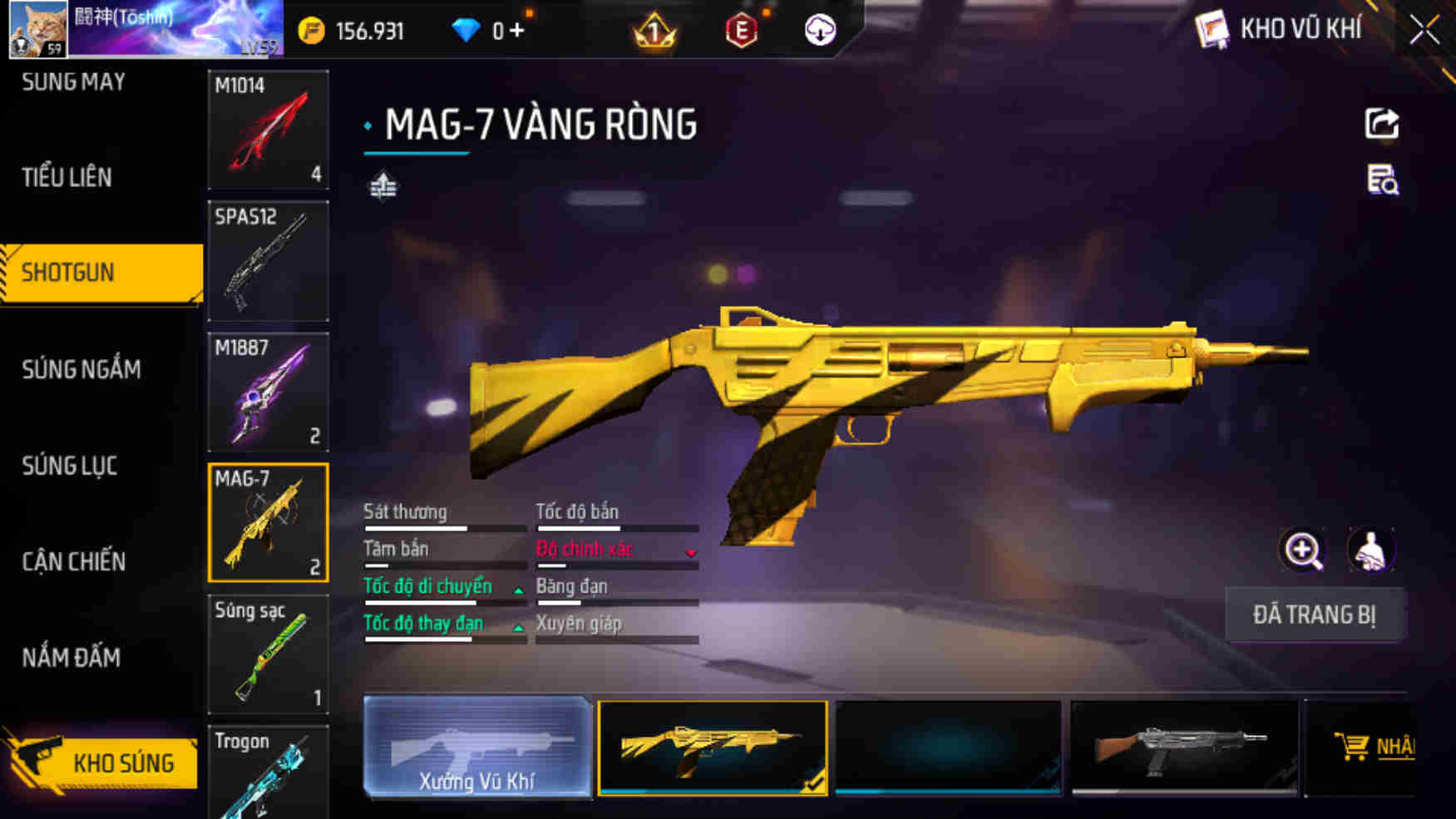Open KHO SÚNG at bottom left
Screen dimensions: 1456x819
click(126, 762)
